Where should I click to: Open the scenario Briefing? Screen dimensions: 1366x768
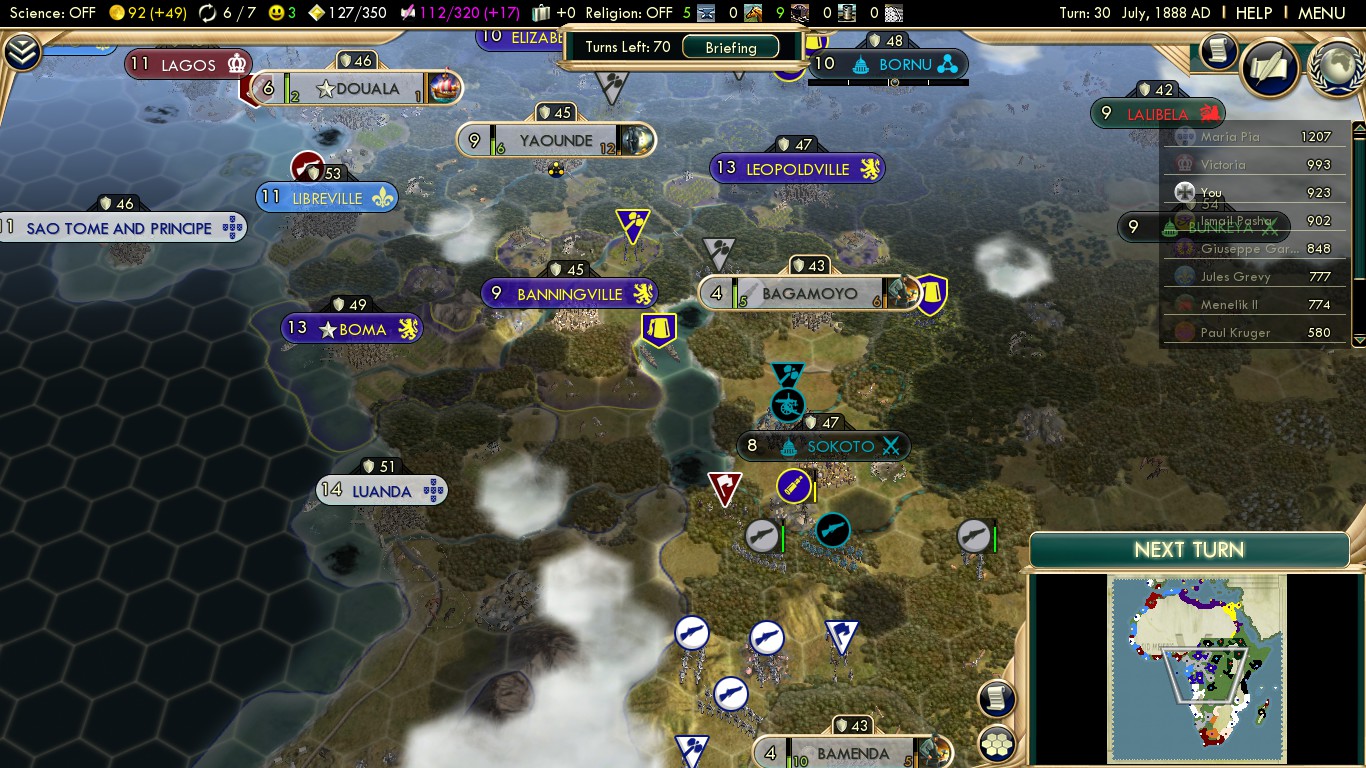click(731, 47)
